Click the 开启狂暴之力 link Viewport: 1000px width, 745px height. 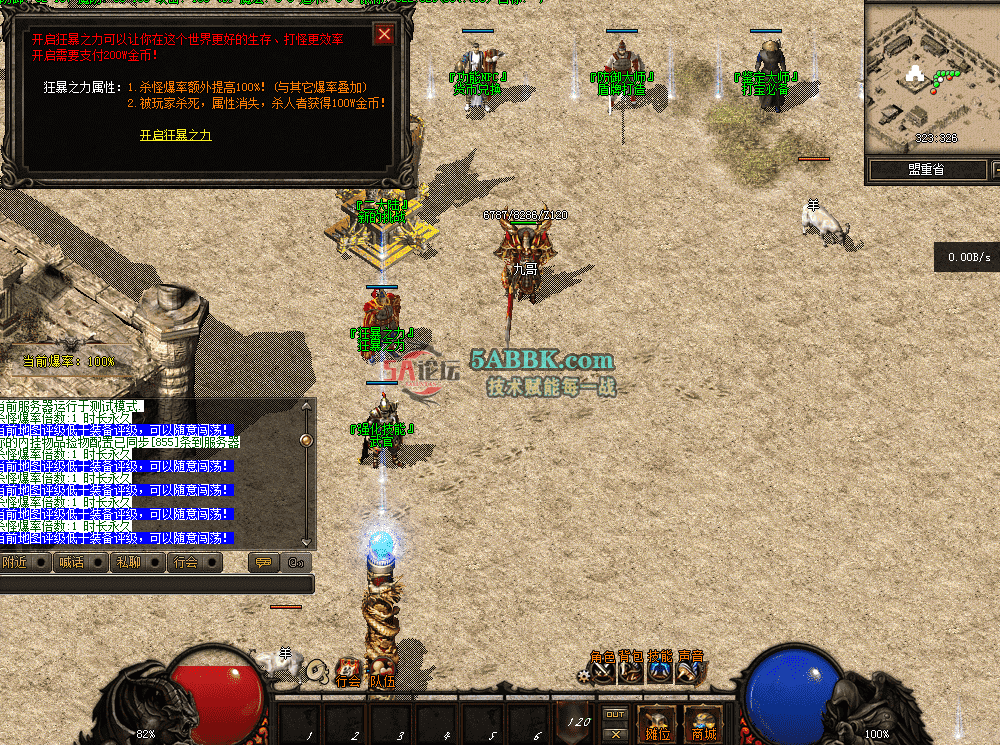[176, 135]
